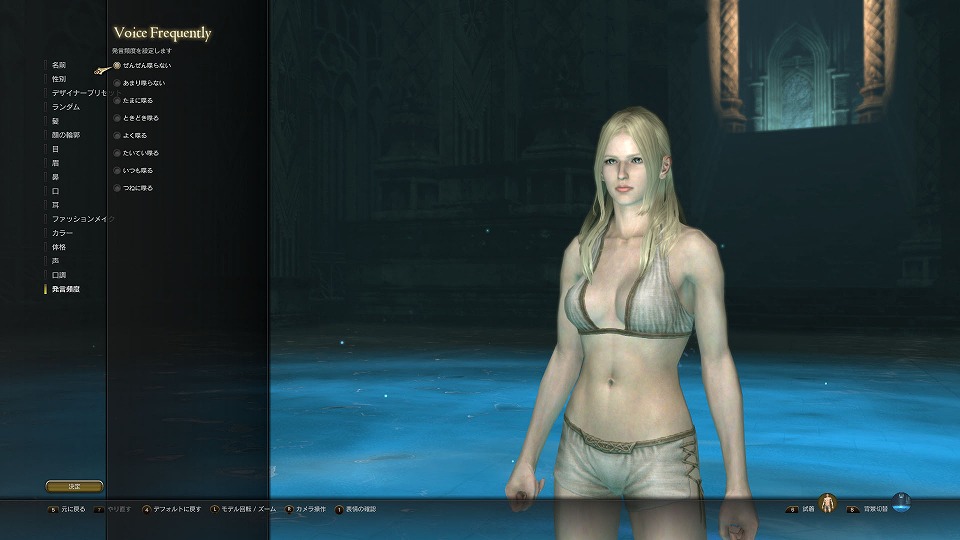
Task: Choose the いつも喋る voice option
Action: [x=135, y=170]
